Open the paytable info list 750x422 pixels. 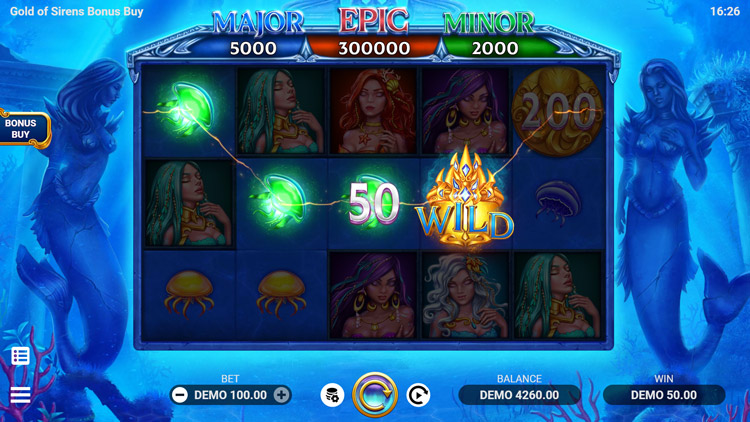pyautogui.click(x=20, y=356)
